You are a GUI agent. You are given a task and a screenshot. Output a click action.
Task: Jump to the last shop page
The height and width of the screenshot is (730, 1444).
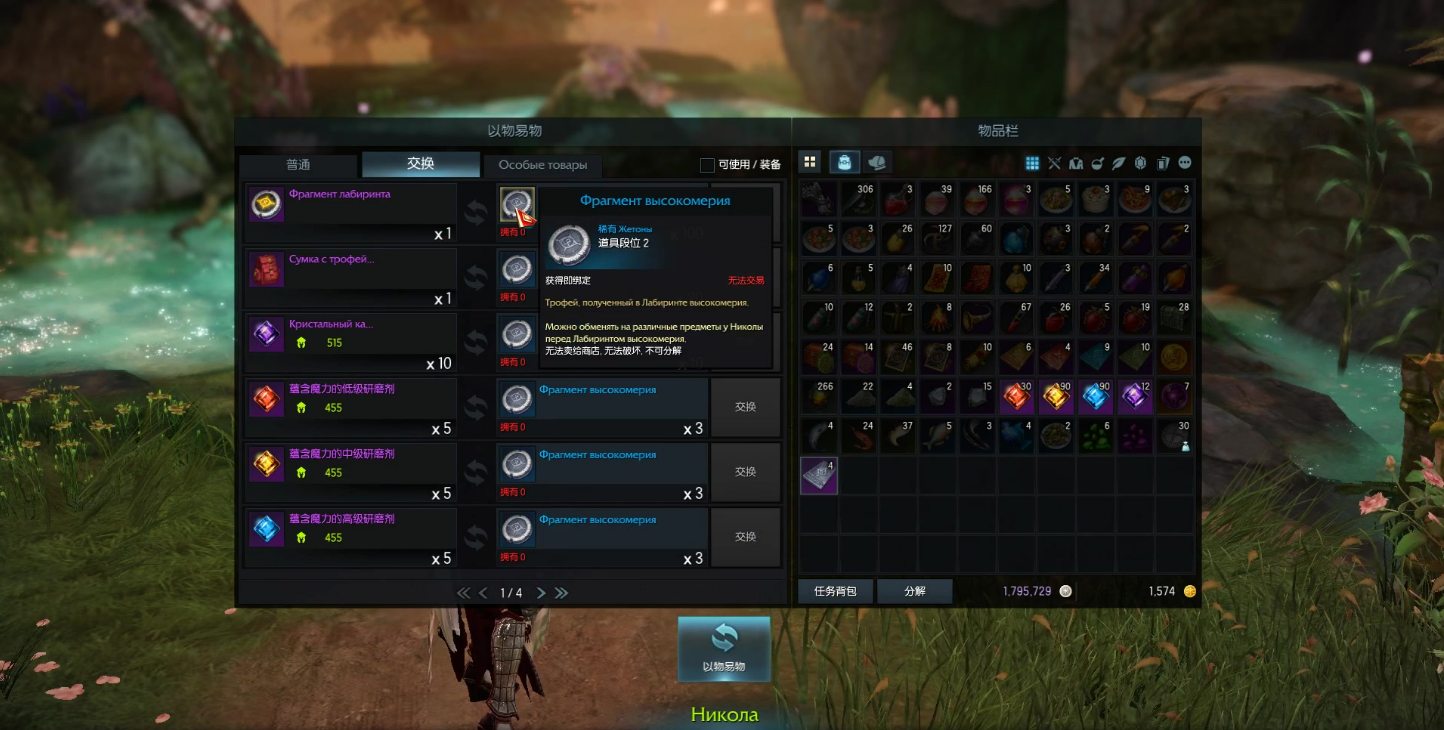click(562, 593)
